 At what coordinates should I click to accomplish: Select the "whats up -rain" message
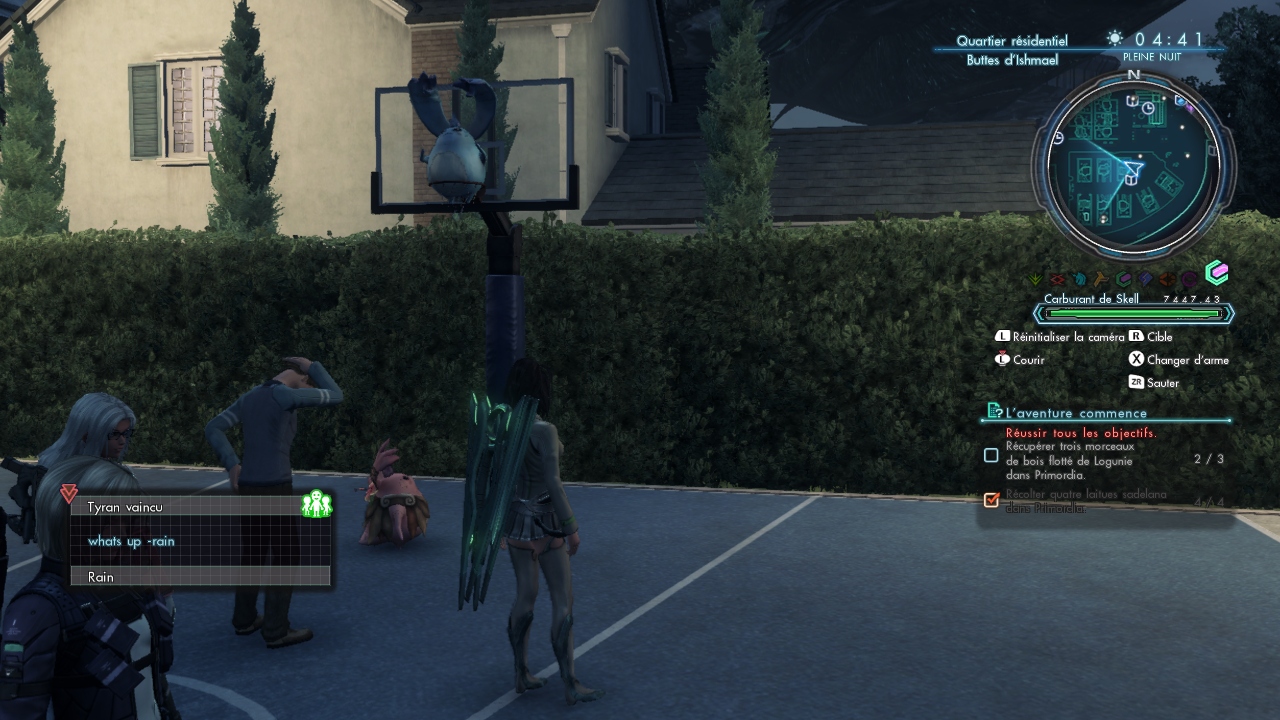[131, 541]
